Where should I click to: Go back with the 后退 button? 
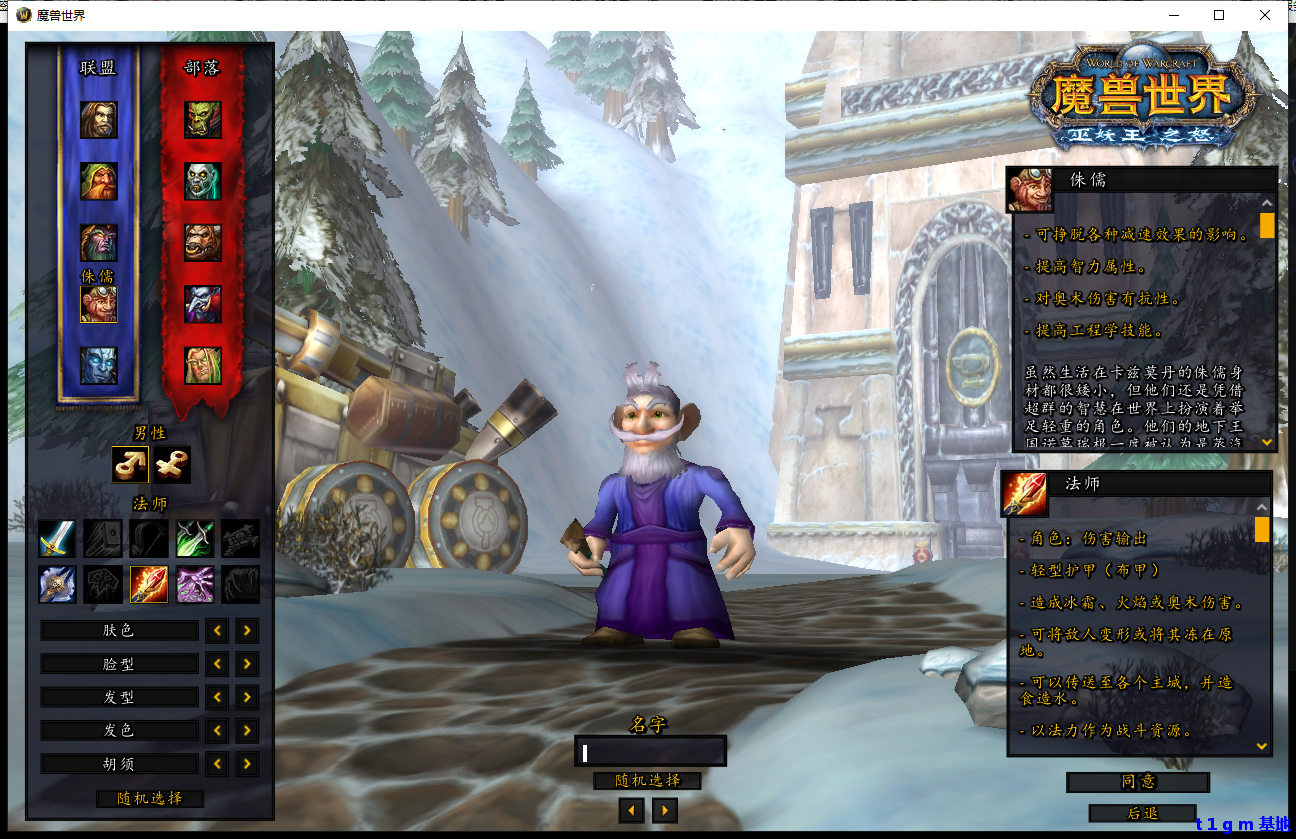coord(1142,814)
